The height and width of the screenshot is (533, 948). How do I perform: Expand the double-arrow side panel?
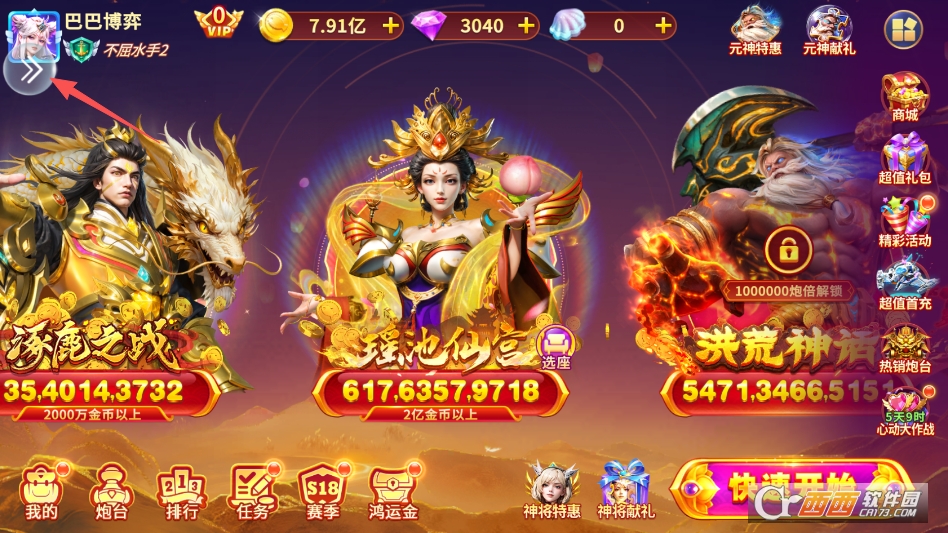click(x=29, y=71)
